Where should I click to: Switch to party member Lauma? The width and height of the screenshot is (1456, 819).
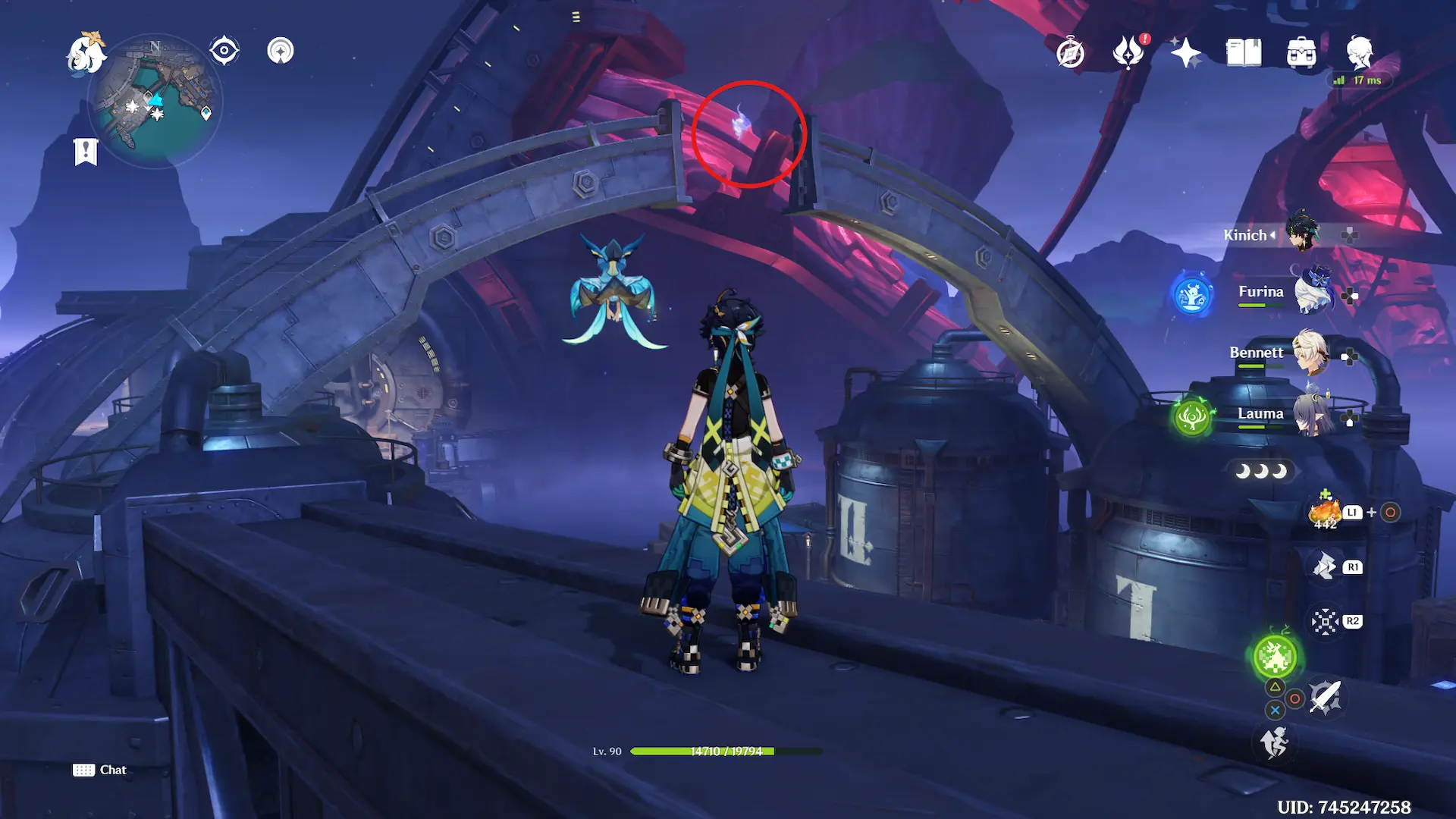coord(1312,414)
